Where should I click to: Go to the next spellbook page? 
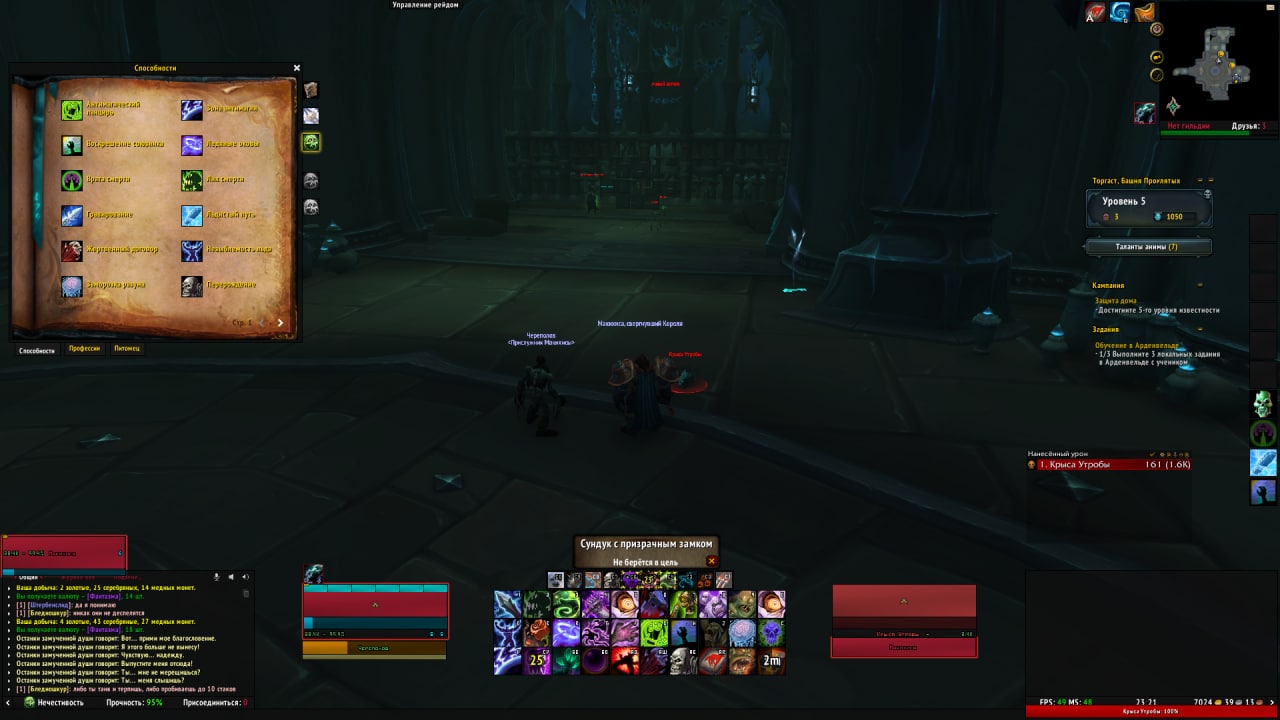tap(280, 323)
